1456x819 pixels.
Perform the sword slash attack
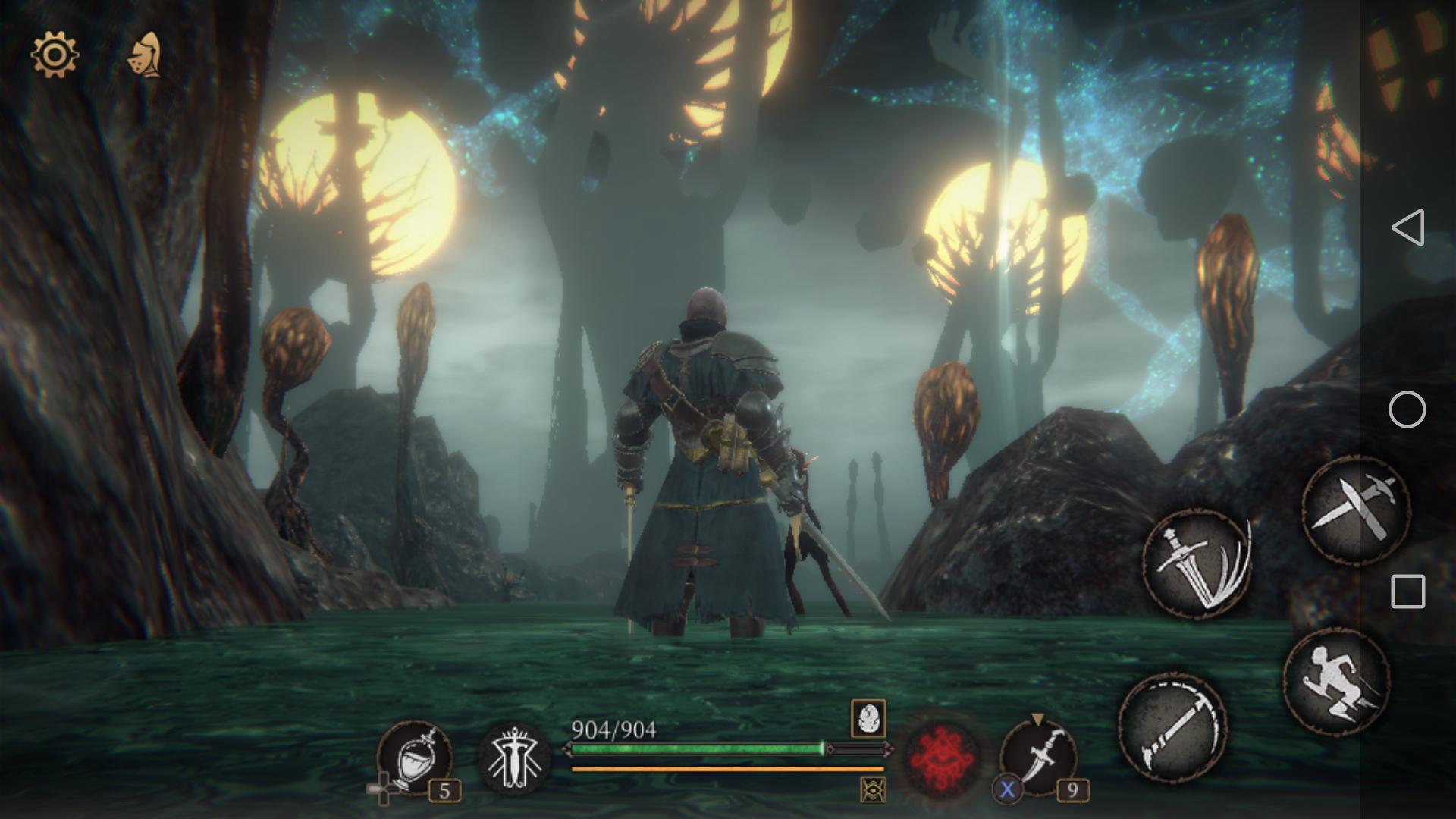1196,562
